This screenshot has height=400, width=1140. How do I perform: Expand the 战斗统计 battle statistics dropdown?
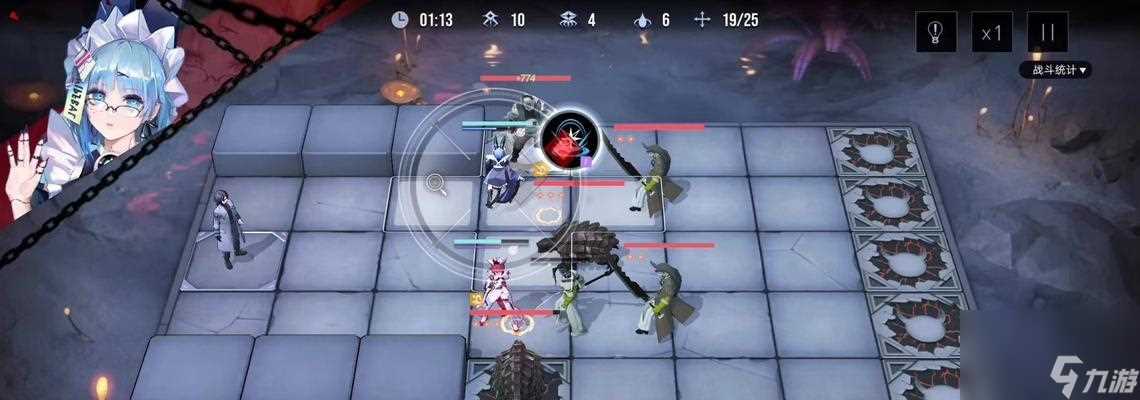pos(1054,70)
